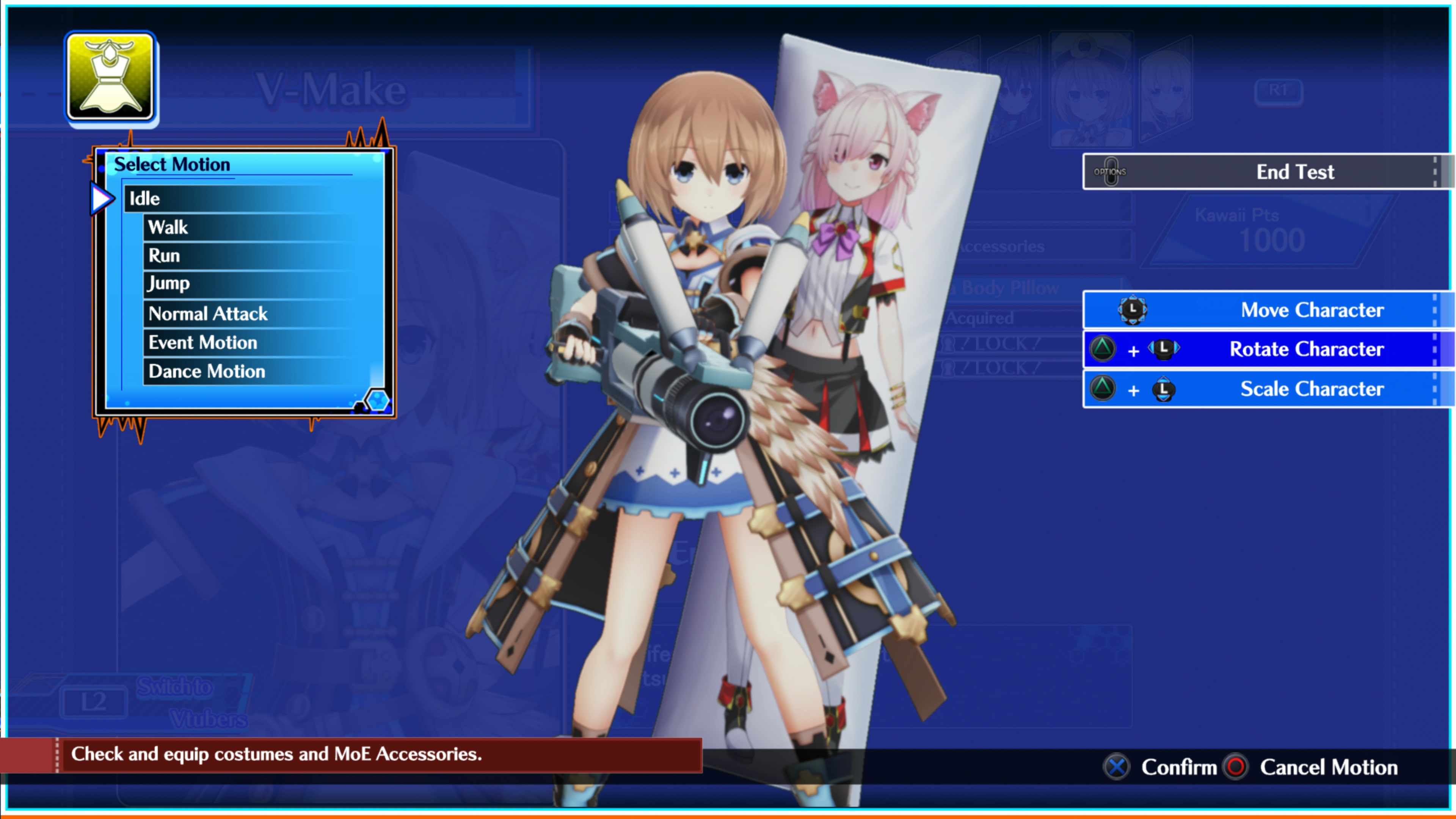
Task: Expand the Body Pillow item entry
Action: (1003, 287)
